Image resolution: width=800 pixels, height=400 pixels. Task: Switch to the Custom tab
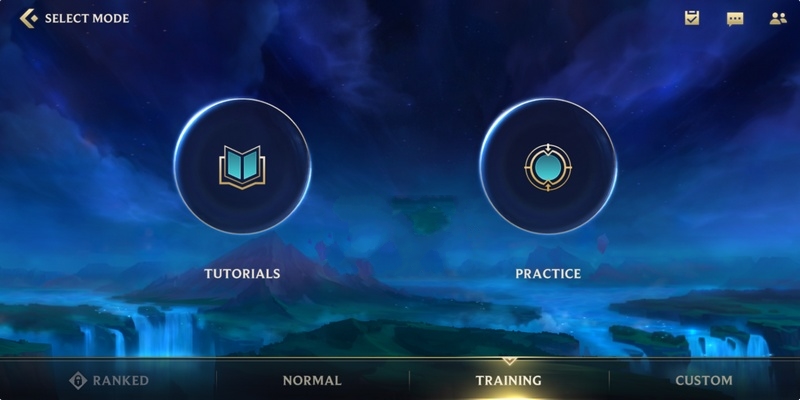click(x=704, y=380)
